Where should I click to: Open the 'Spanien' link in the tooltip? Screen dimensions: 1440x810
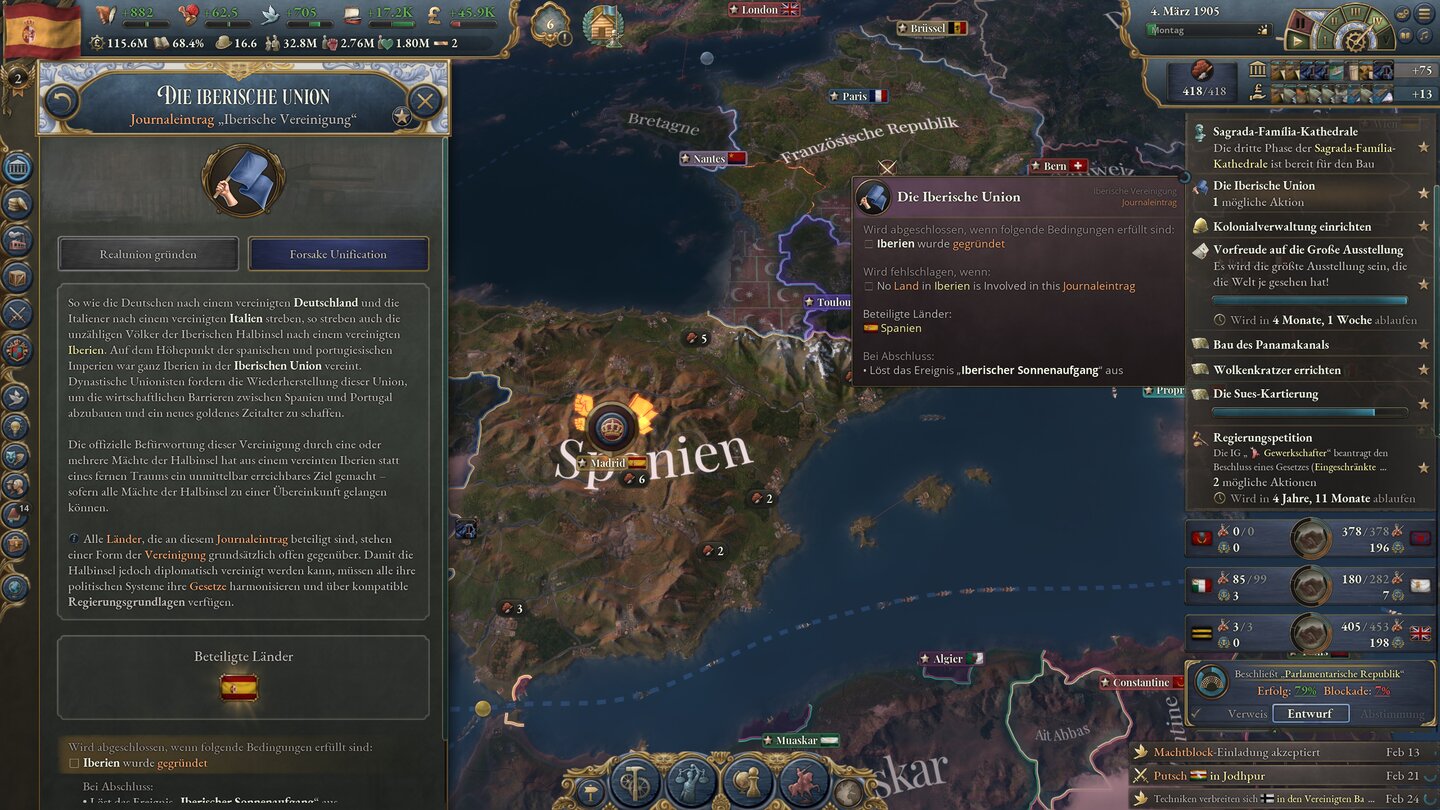(899, 328)
